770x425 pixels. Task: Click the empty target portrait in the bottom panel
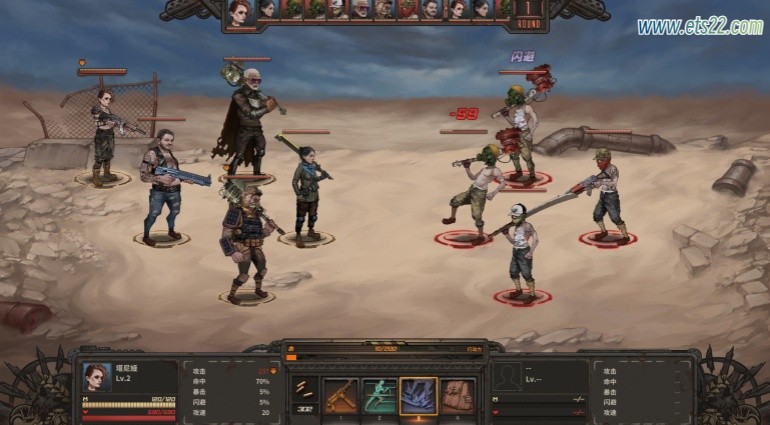click(x=508, y=377)
